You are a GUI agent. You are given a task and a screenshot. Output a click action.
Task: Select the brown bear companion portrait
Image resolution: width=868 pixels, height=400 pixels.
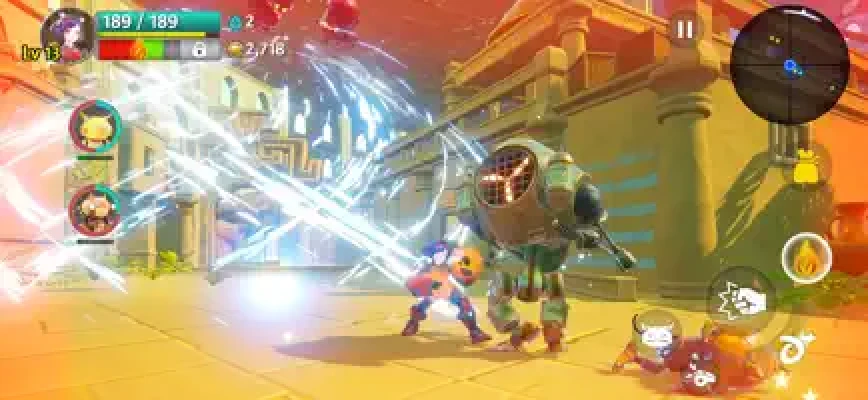pyautogui.click(x=94, y=209)
